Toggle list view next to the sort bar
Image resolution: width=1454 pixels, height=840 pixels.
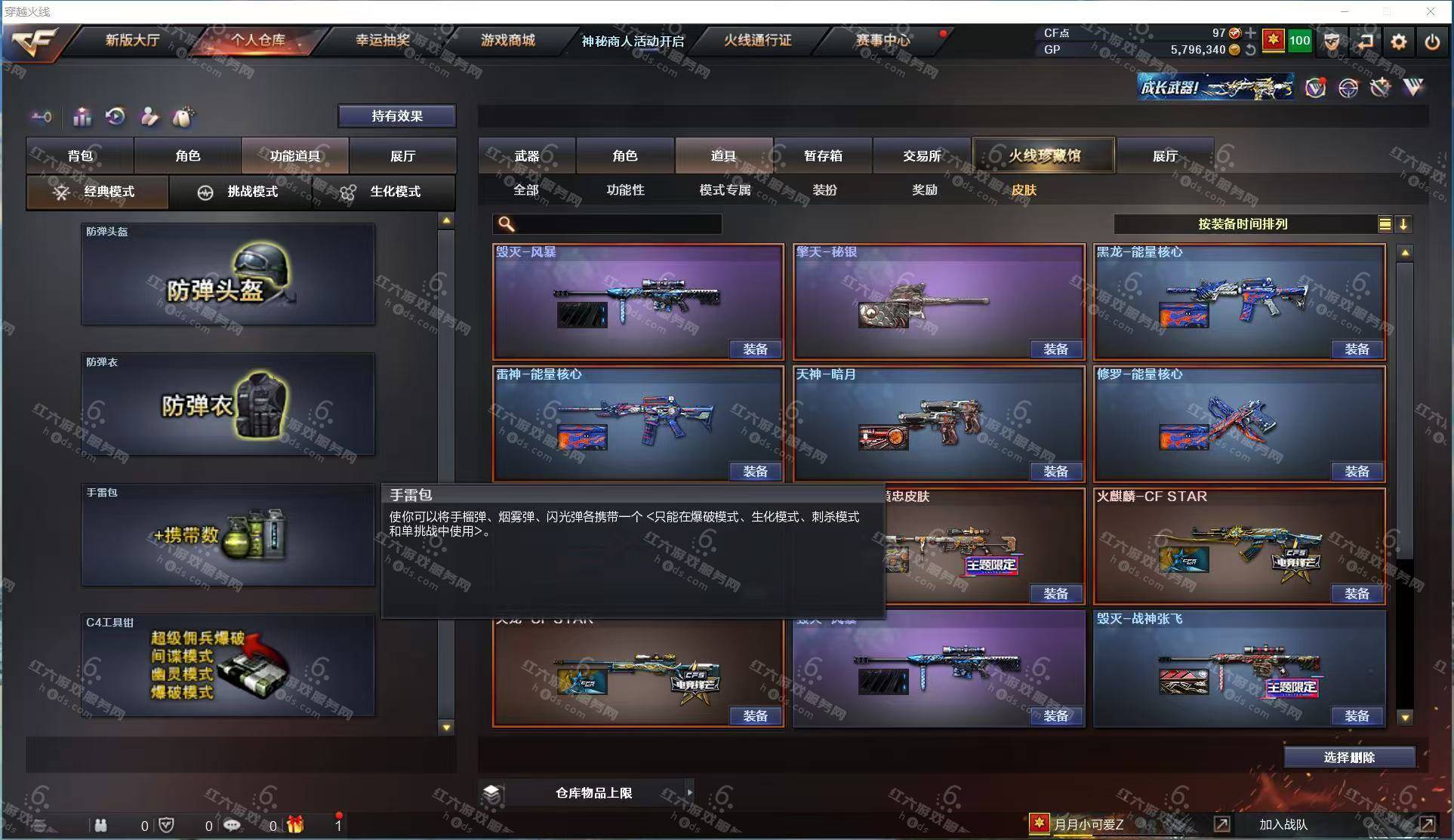(x=1385, y=223)
